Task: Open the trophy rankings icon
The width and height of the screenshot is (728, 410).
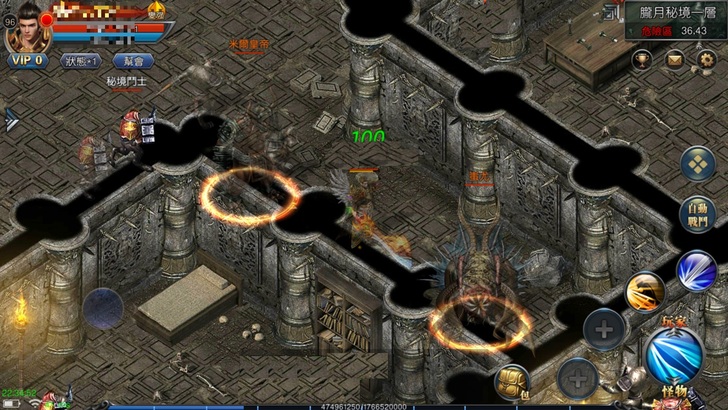Action: 644,61
